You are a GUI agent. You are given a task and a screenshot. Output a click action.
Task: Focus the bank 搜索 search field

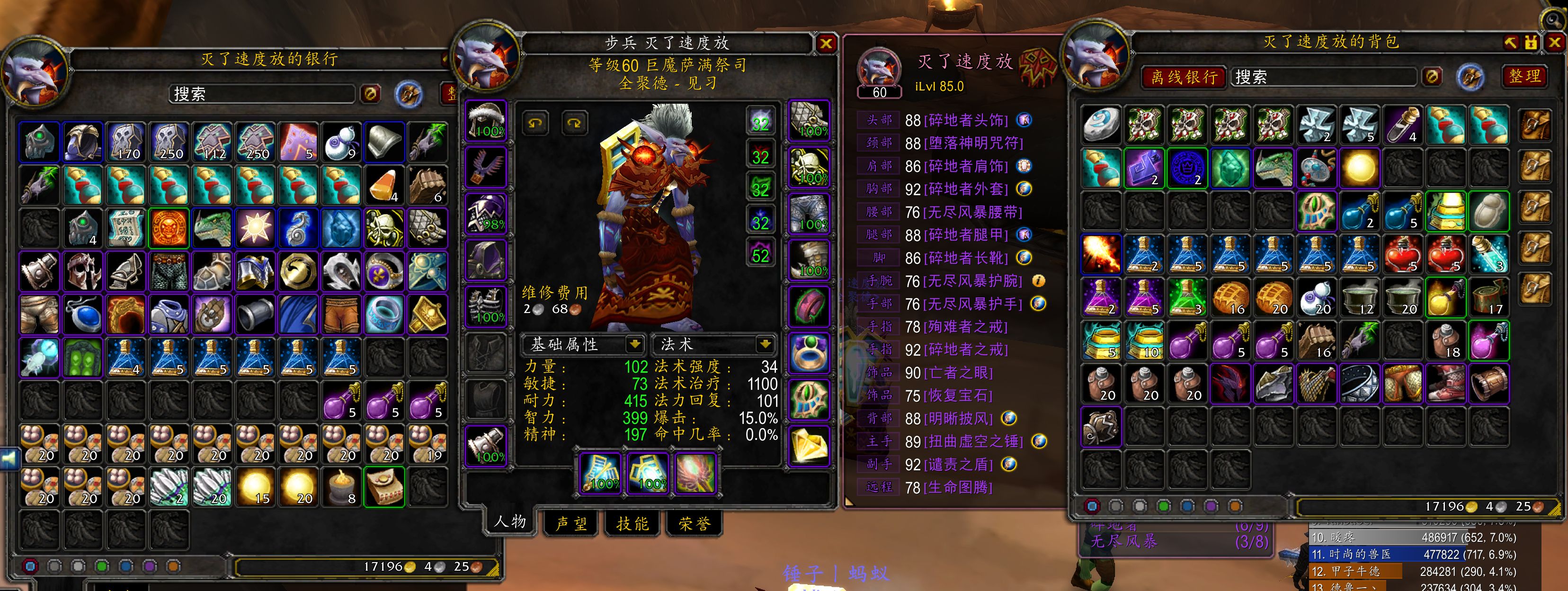click(x=262, y=94)
